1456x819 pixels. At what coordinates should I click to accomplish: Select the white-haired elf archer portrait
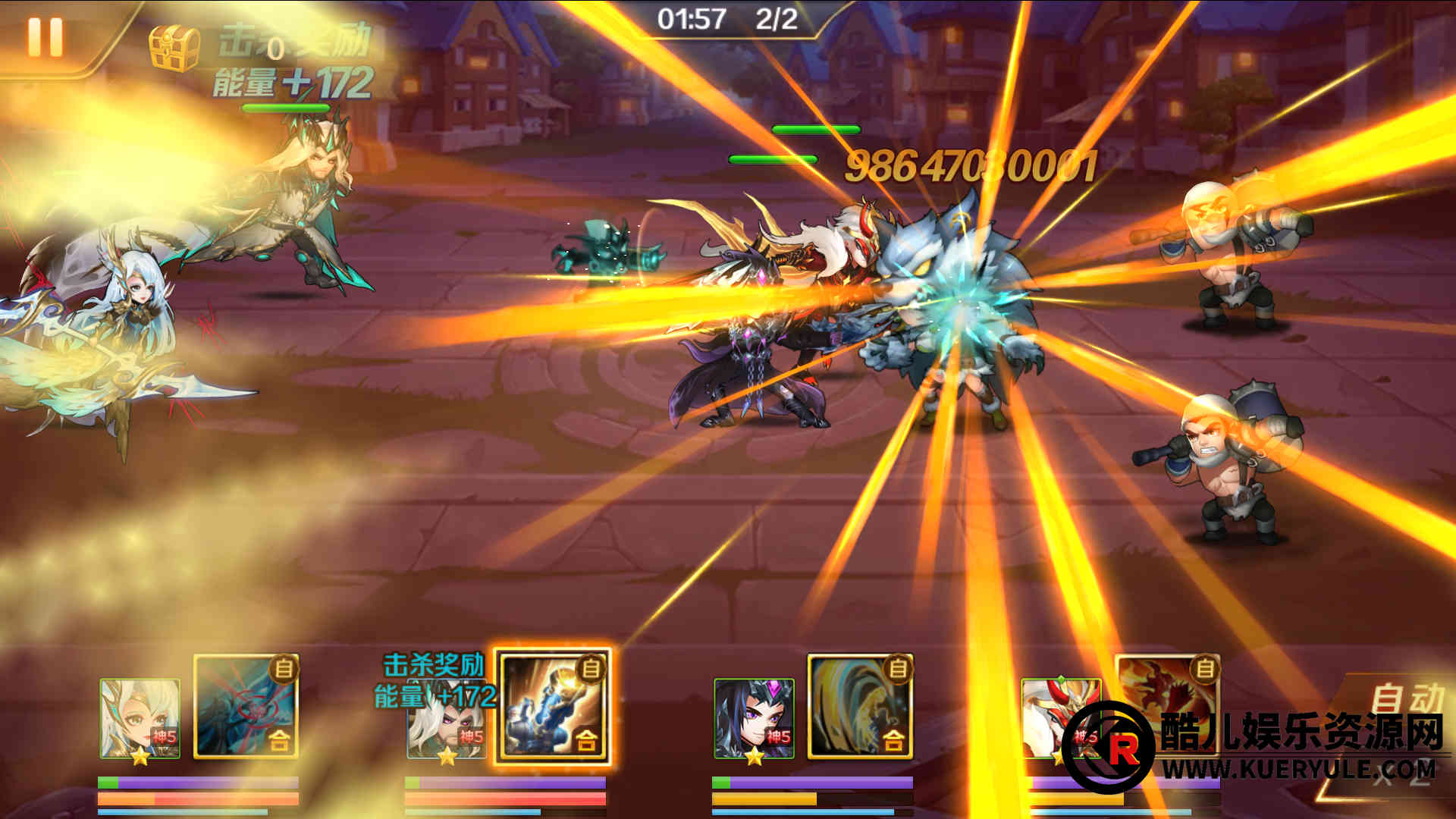click(x=140, y=719)
